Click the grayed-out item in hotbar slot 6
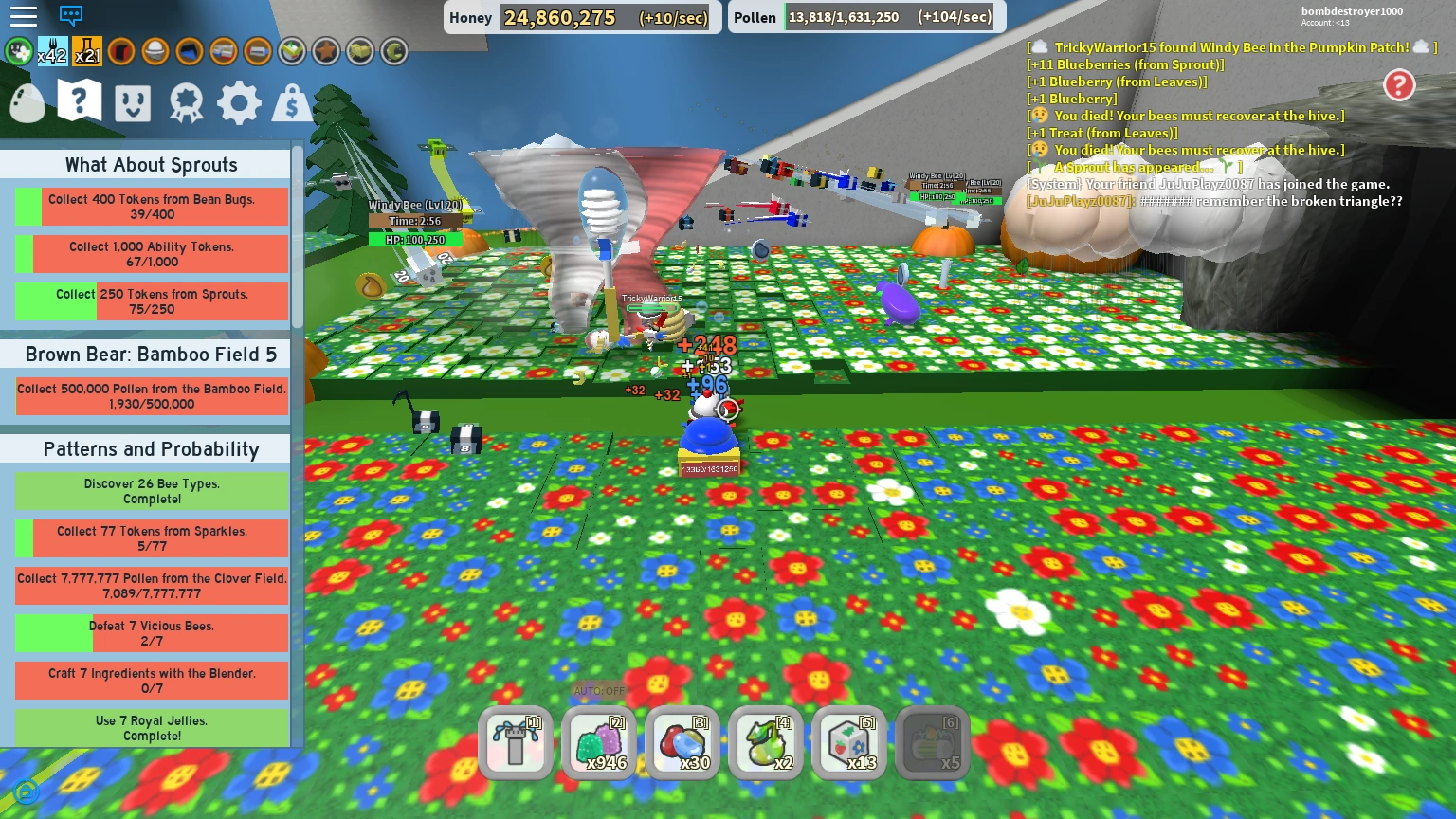The width and height of the screenshot is (1456, 819). tap(933, 743)
